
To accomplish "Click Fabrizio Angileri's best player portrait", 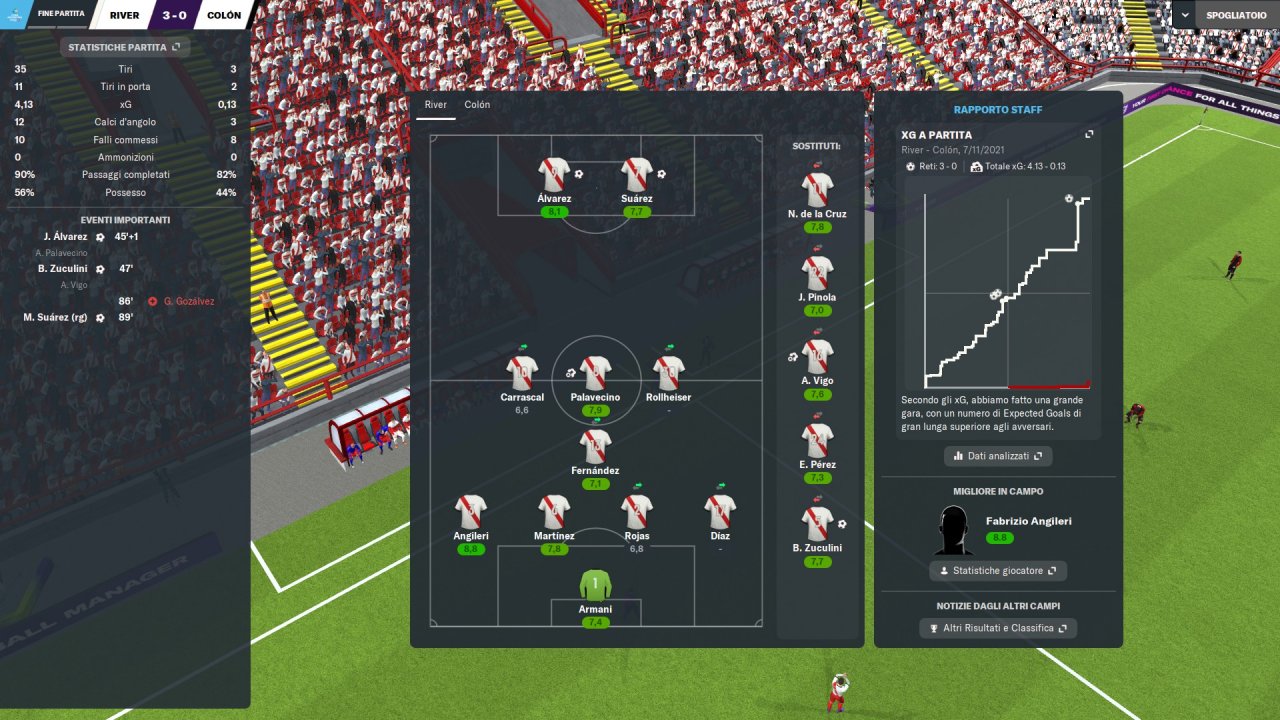I will click(955, 530).
